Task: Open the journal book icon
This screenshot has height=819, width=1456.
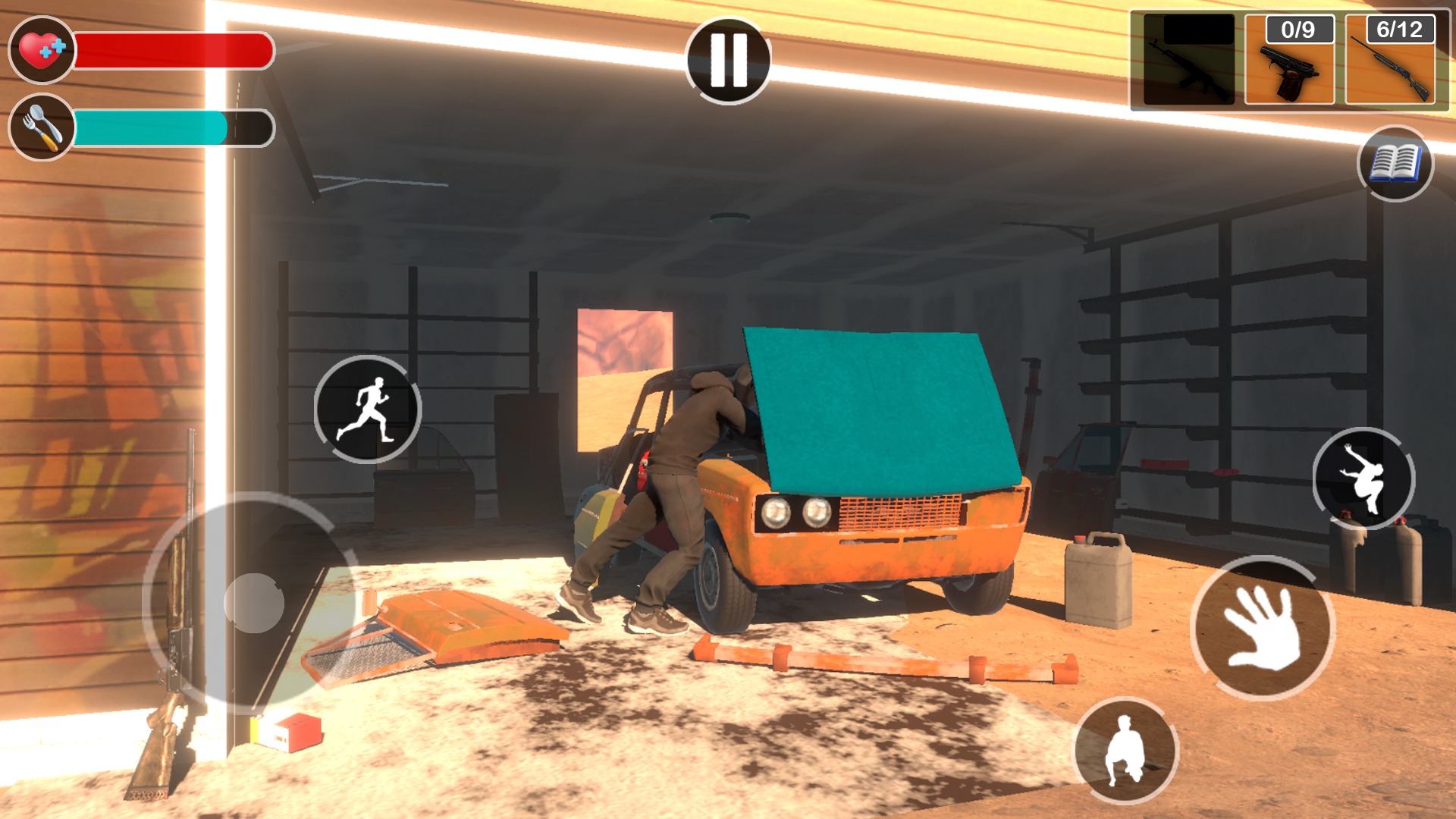Action: [x=1395, y=163]
